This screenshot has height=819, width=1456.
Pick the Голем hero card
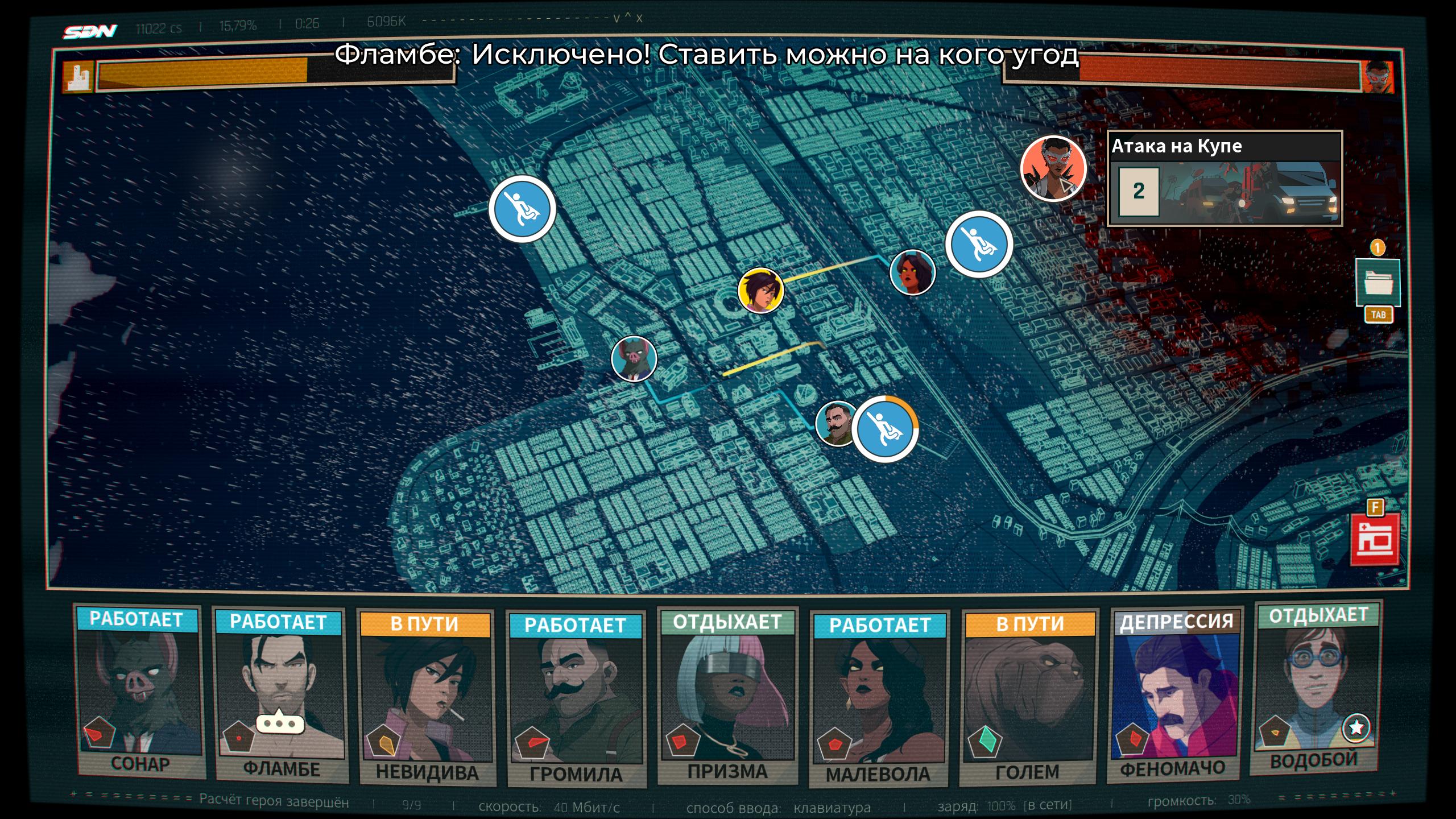[x=1028, y=697]
